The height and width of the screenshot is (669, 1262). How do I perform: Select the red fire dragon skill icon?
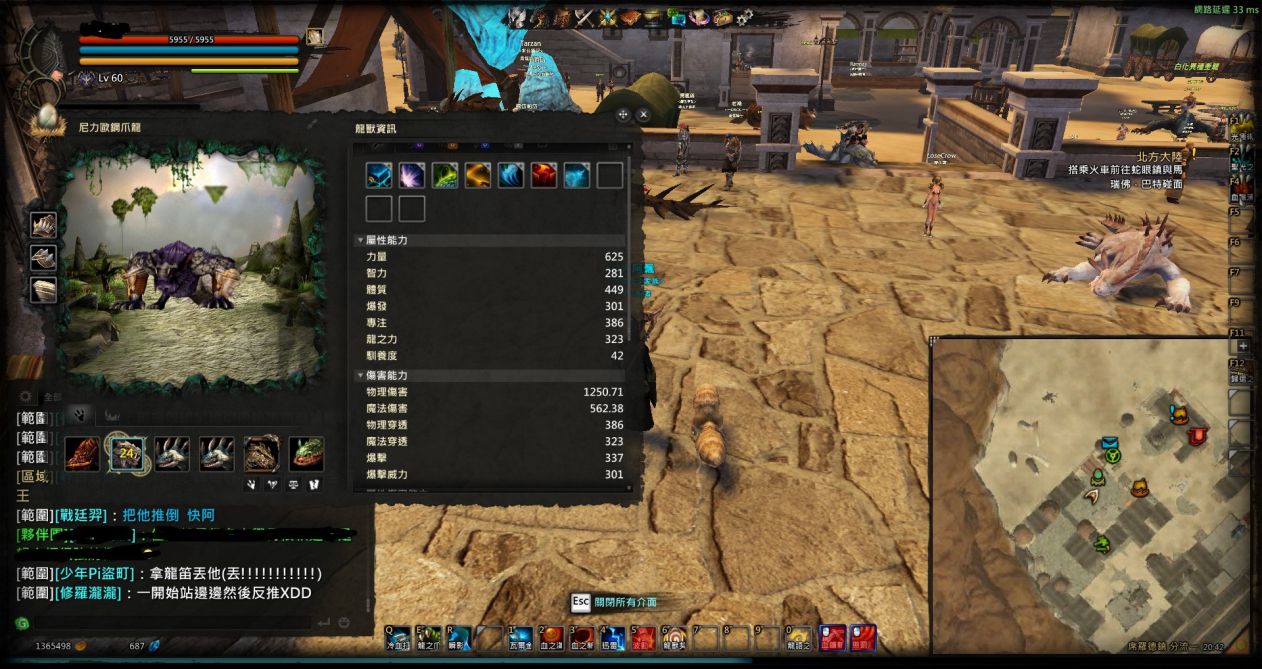[544, 176]
